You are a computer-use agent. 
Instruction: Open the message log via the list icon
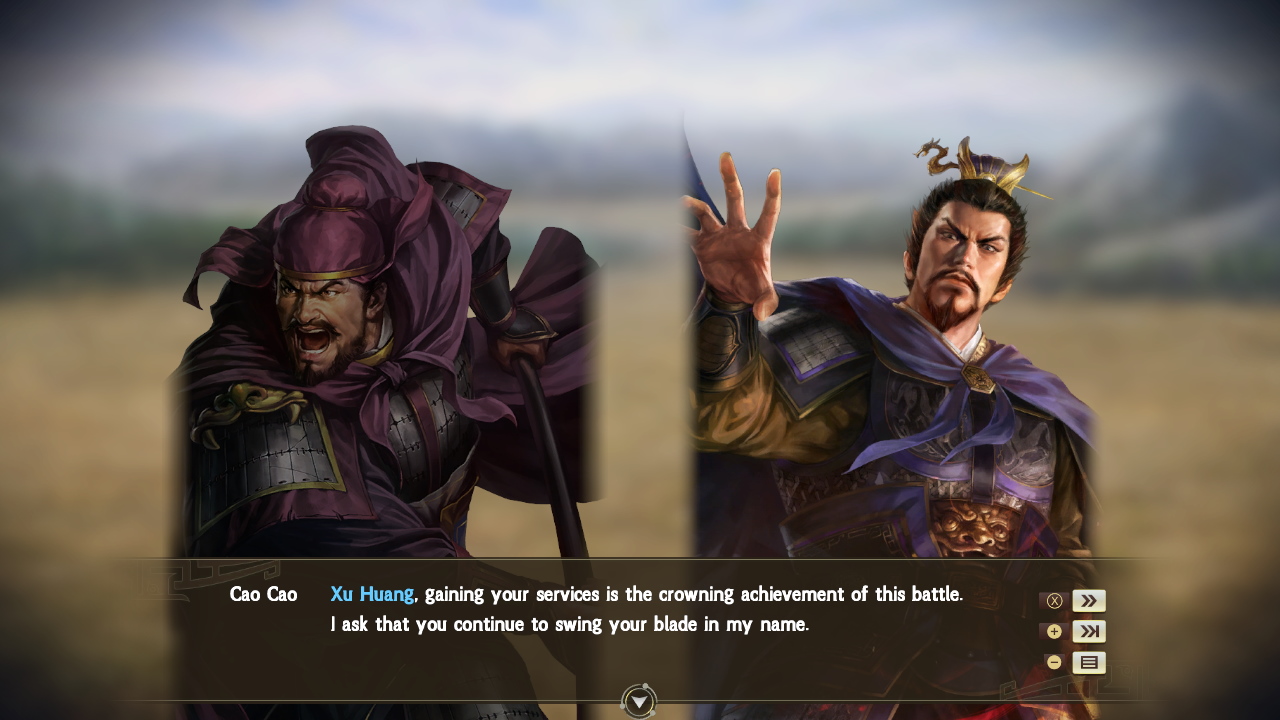pyautogui.click(x=1088, y=662)
